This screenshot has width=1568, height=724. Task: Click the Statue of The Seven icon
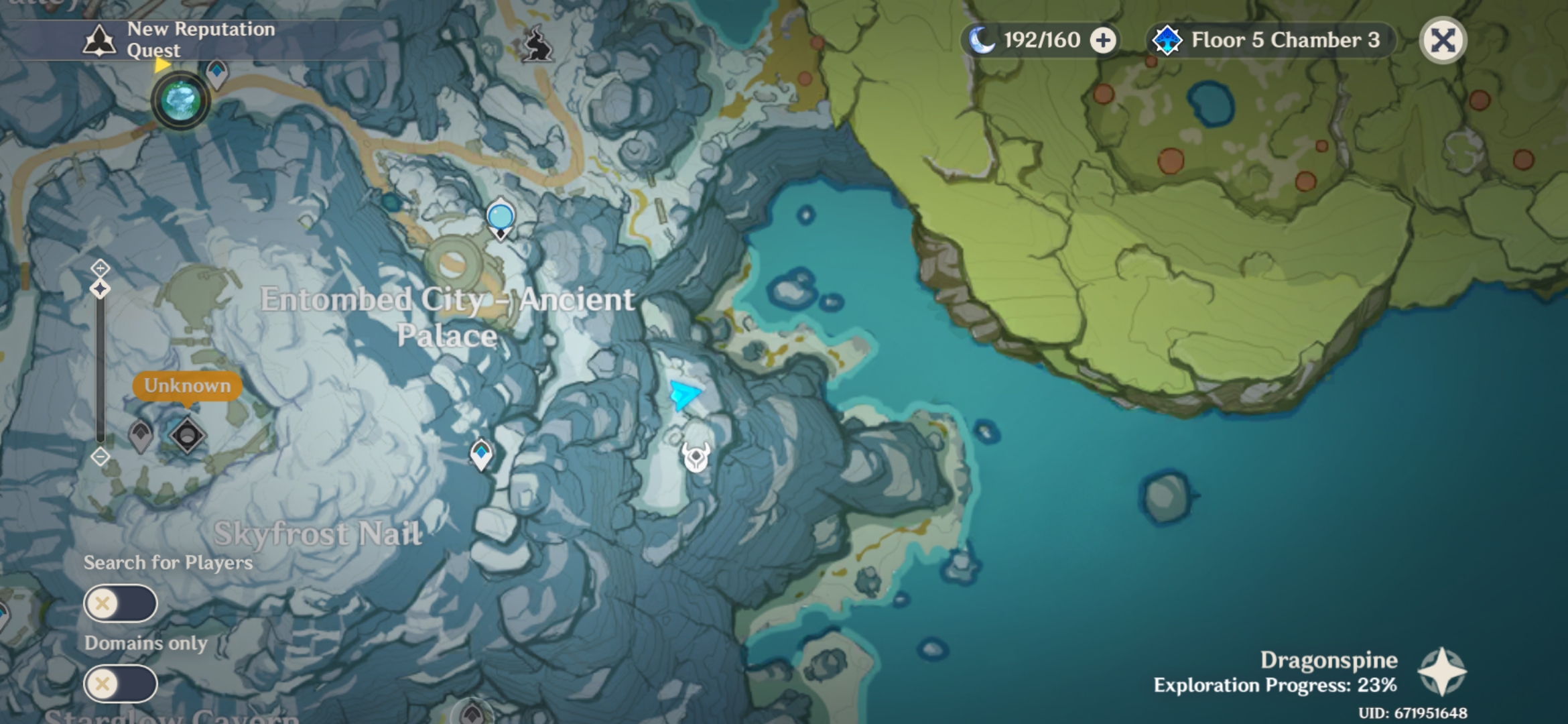click(x=178, y=99)
